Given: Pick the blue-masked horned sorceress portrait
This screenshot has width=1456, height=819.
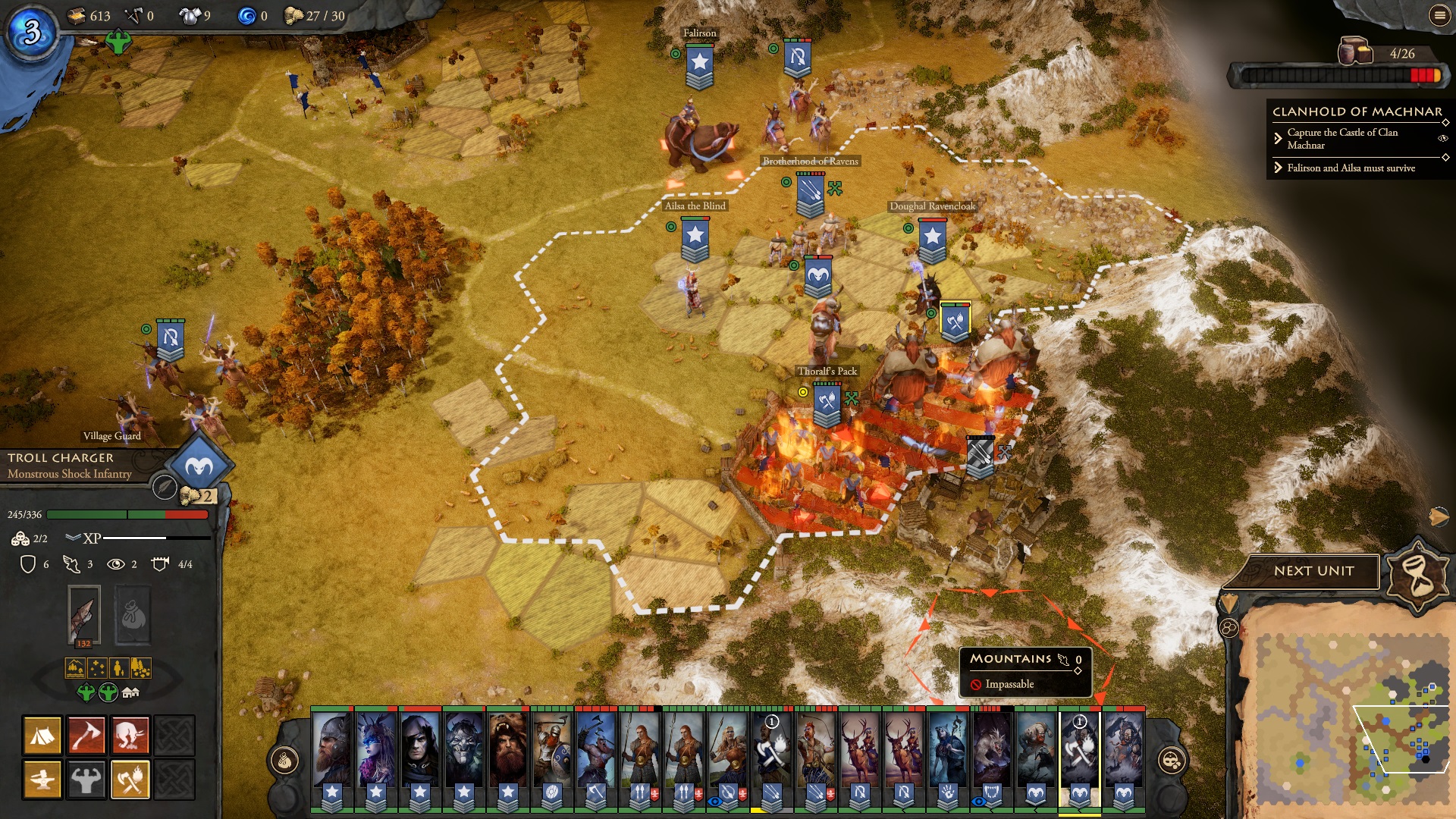Looking at the screenshot, I should (x=376, y=751).
